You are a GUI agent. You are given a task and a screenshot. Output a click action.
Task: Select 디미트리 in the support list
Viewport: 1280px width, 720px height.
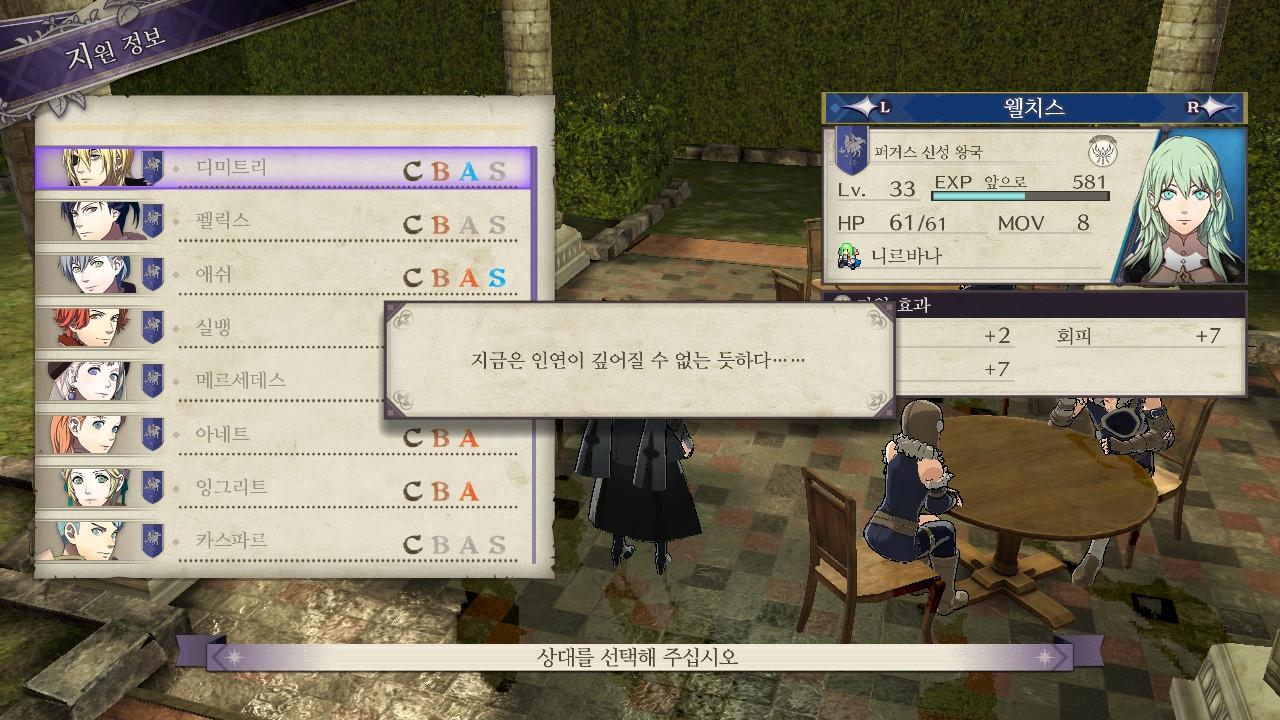coord(285,168)
